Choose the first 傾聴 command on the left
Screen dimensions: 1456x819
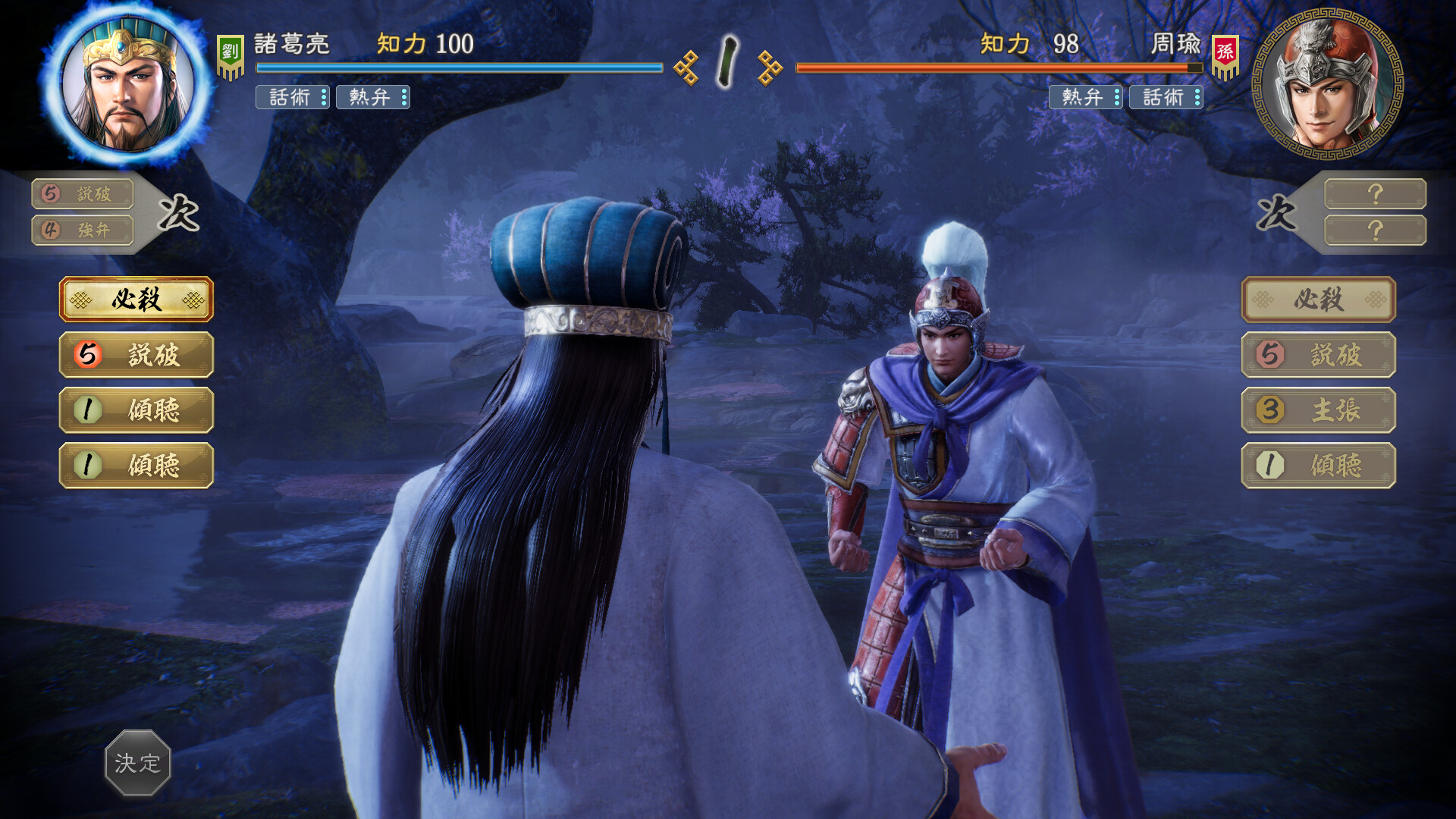pos(136,410)
